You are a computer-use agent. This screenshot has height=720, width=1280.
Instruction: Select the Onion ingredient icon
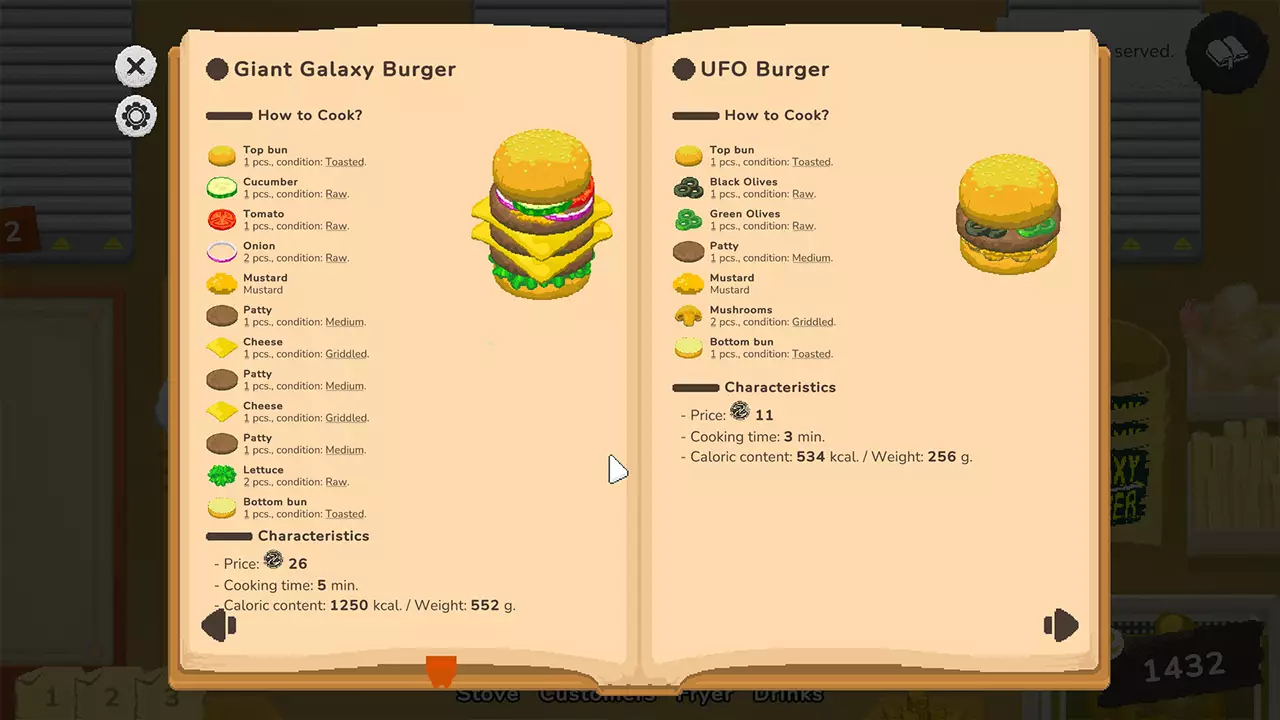221,252
